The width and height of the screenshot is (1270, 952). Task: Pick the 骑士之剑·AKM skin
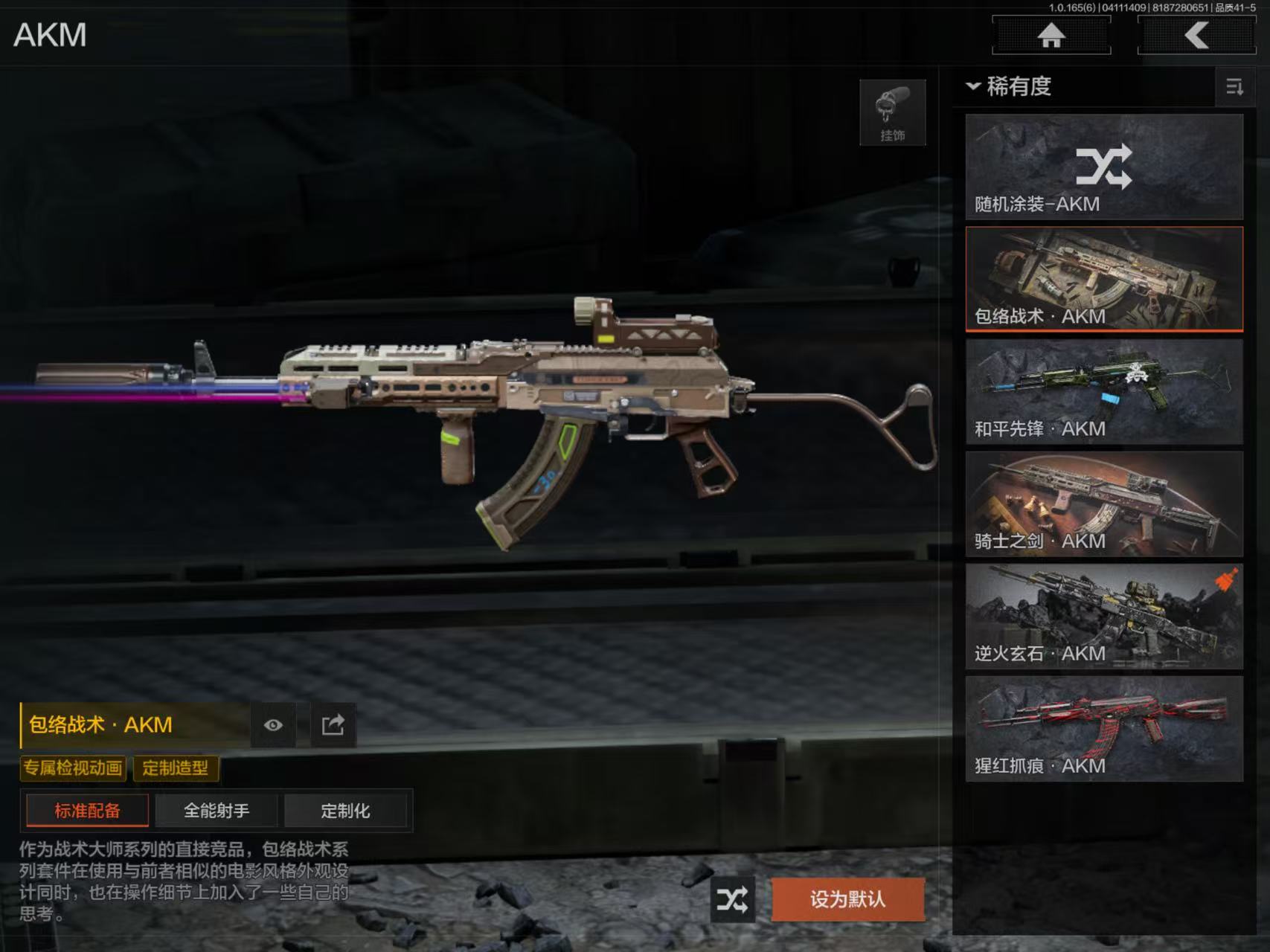[1104, 504]
